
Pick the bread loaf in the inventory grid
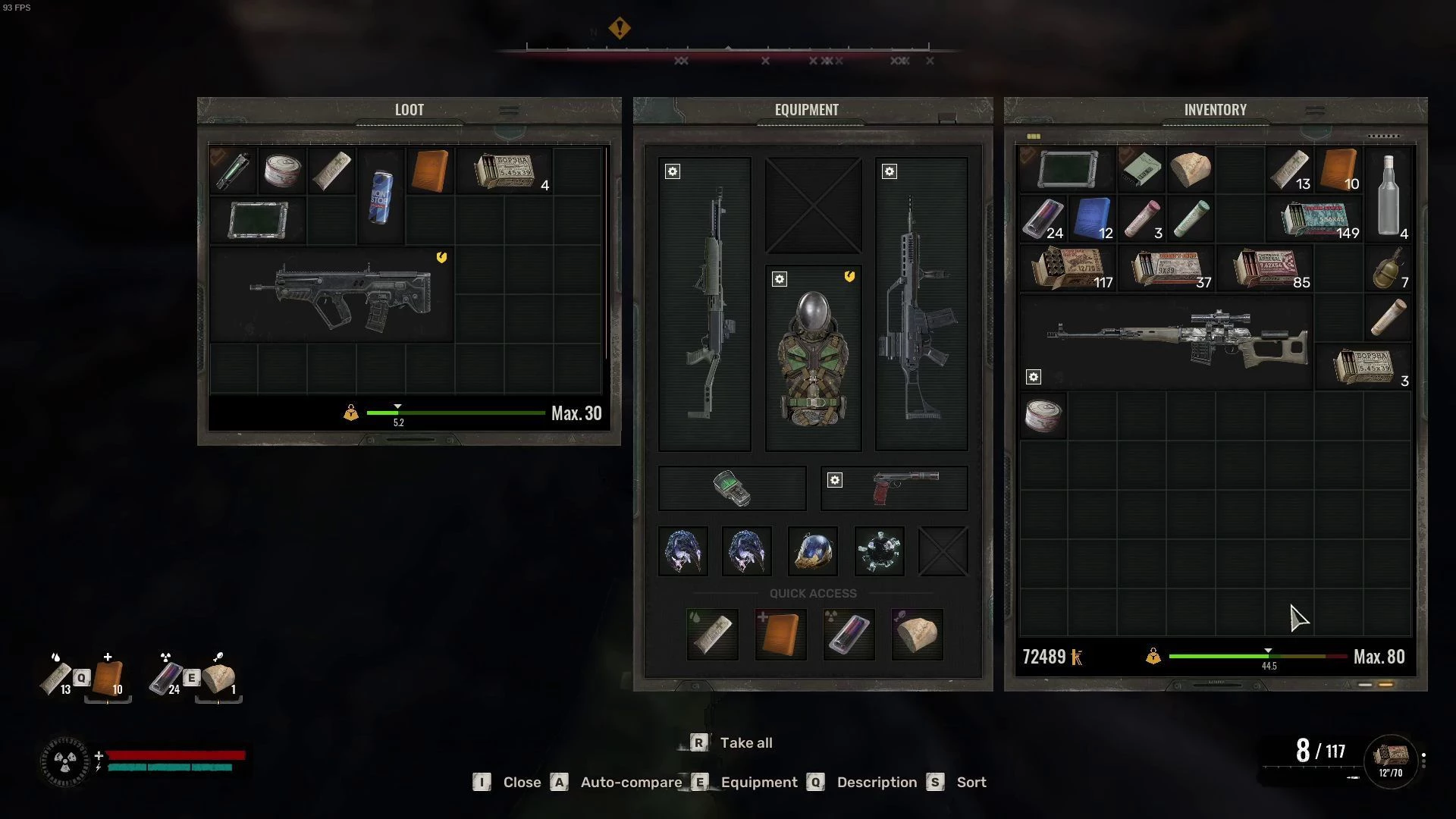[1190, 170]
